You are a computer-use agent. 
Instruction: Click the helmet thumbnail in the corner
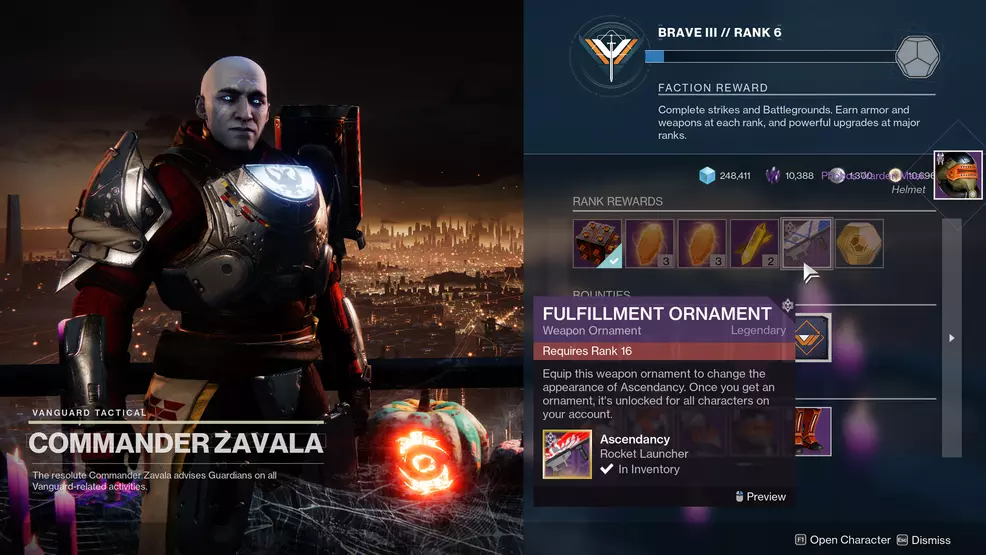pos(957,174)
